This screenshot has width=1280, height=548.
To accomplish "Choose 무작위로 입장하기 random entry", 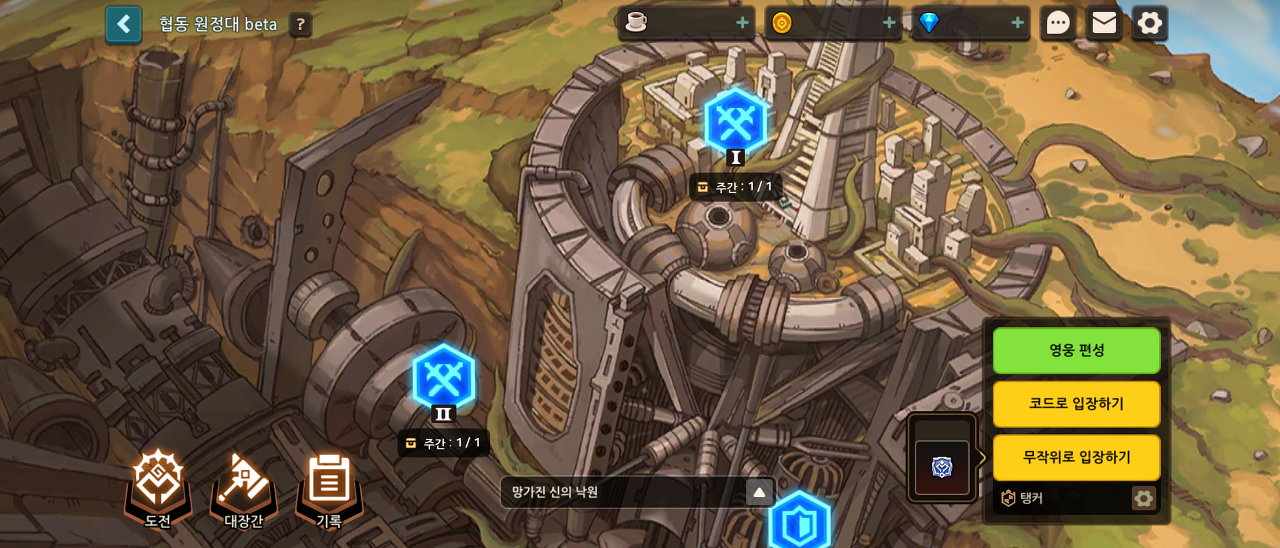I will point(1076,457).
